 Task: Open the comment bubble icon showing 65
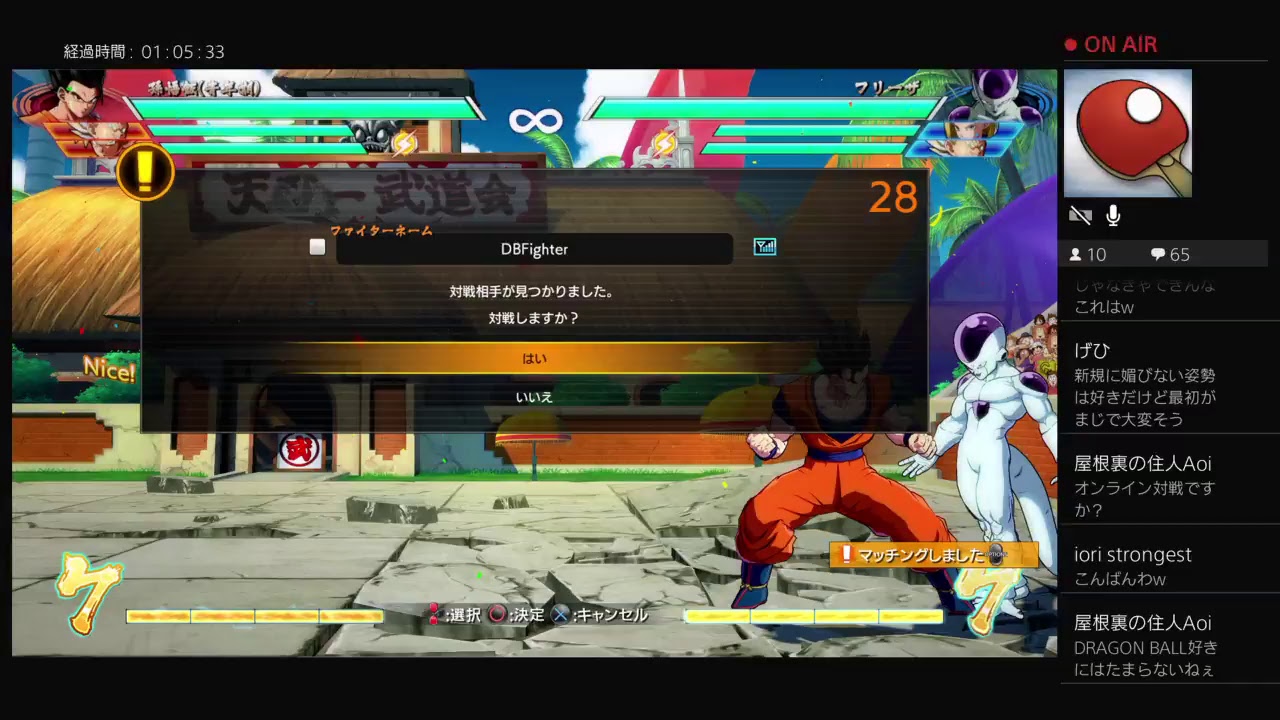coord(1160,254)
